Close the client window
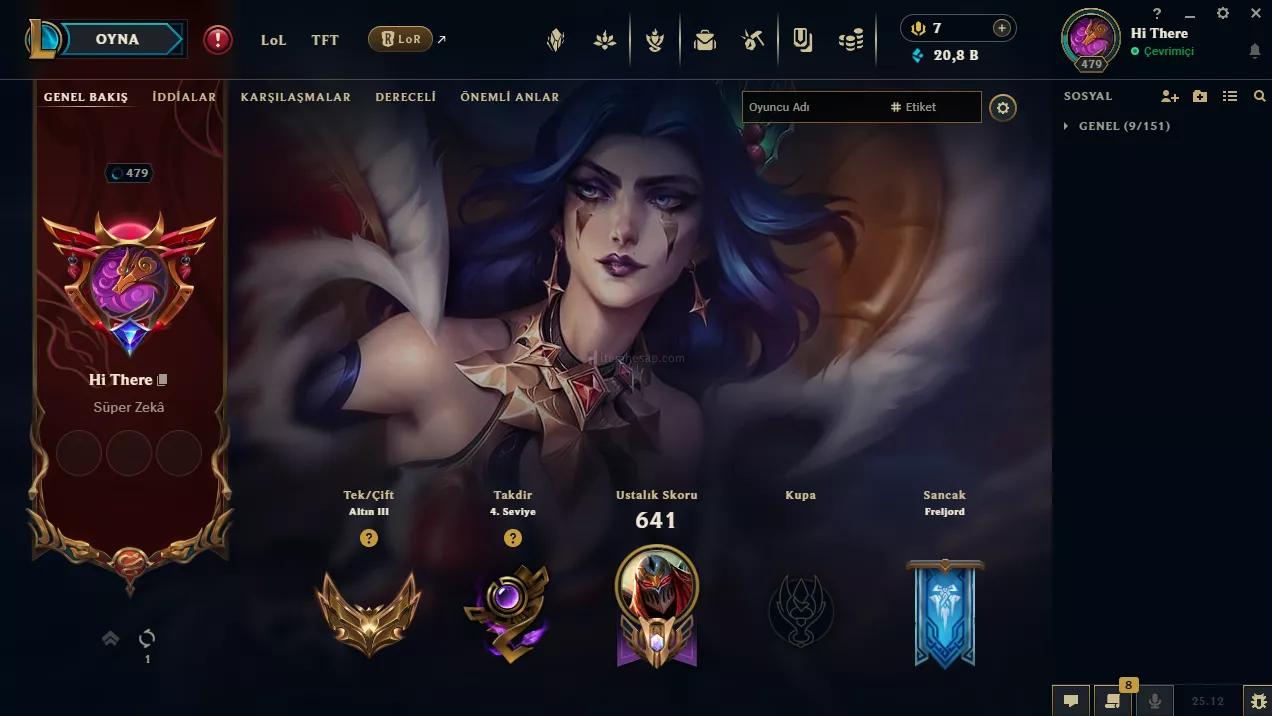Image resolution: width=1272 pixels, height=716 pixels. (x=1256, y=13)
